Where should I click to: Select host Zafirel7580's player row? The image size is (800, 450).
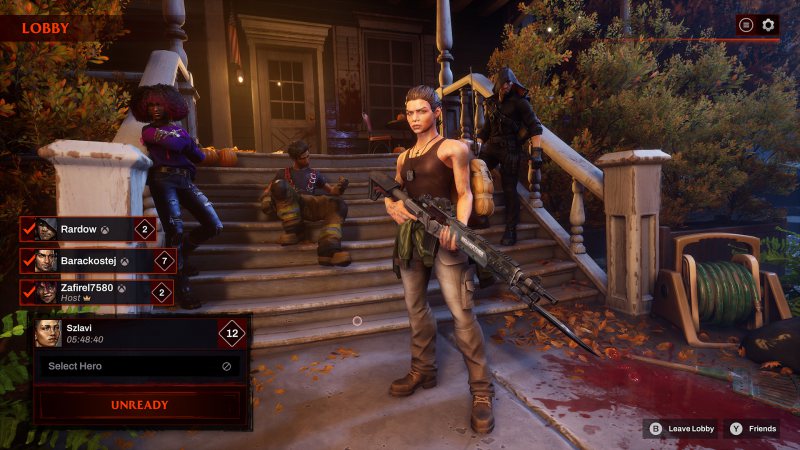coord(97,292)
